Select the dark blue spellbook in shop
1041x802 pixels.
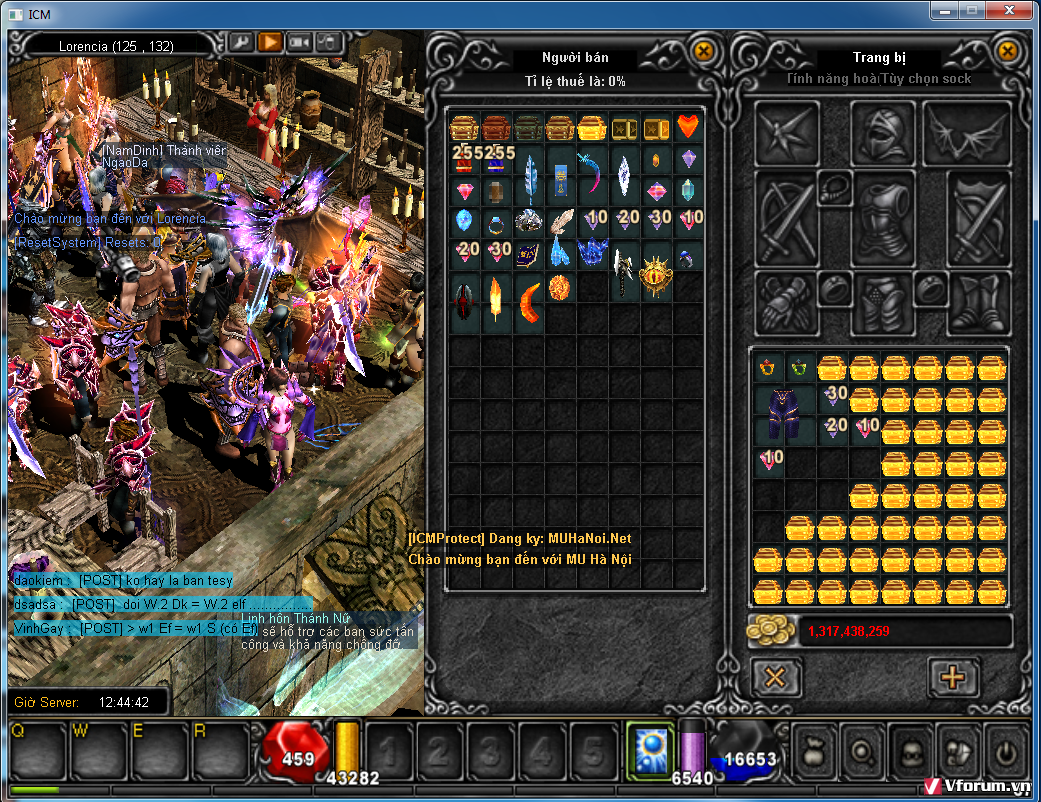[529, 254]
